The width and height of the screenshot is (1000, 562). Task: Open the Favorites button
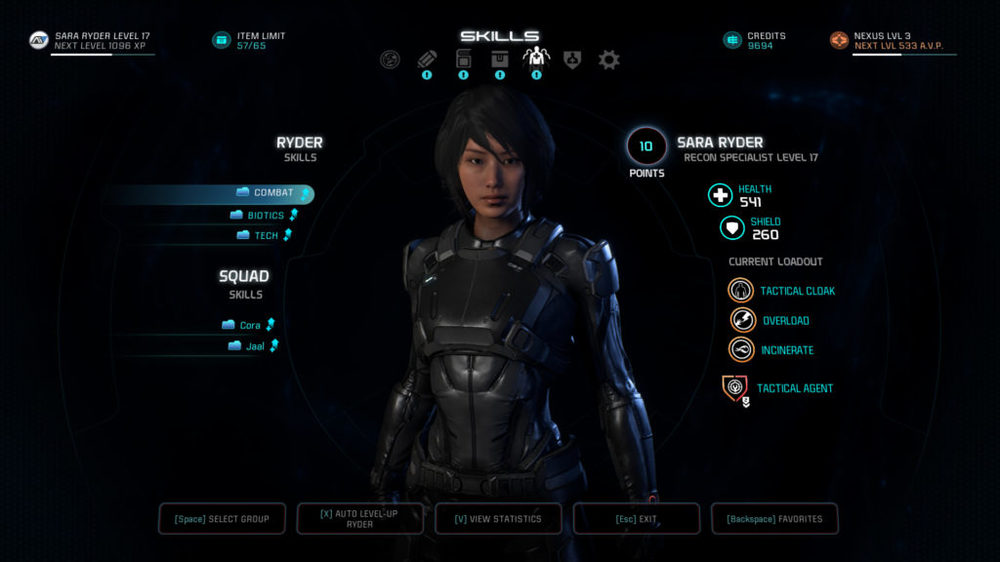pos(774,519)
